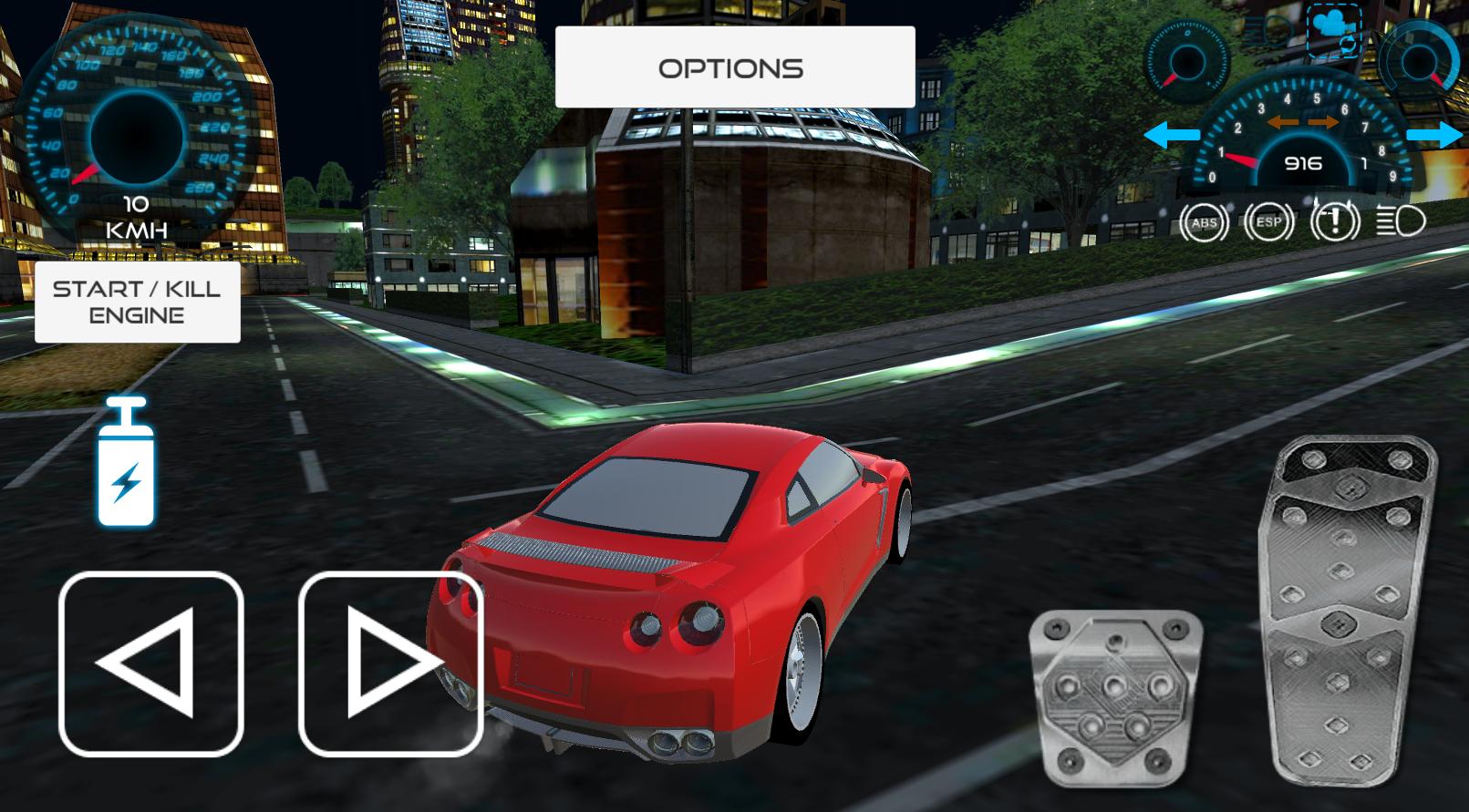
Task: Tap the odometer reading 916
Action: point(1306,162)
